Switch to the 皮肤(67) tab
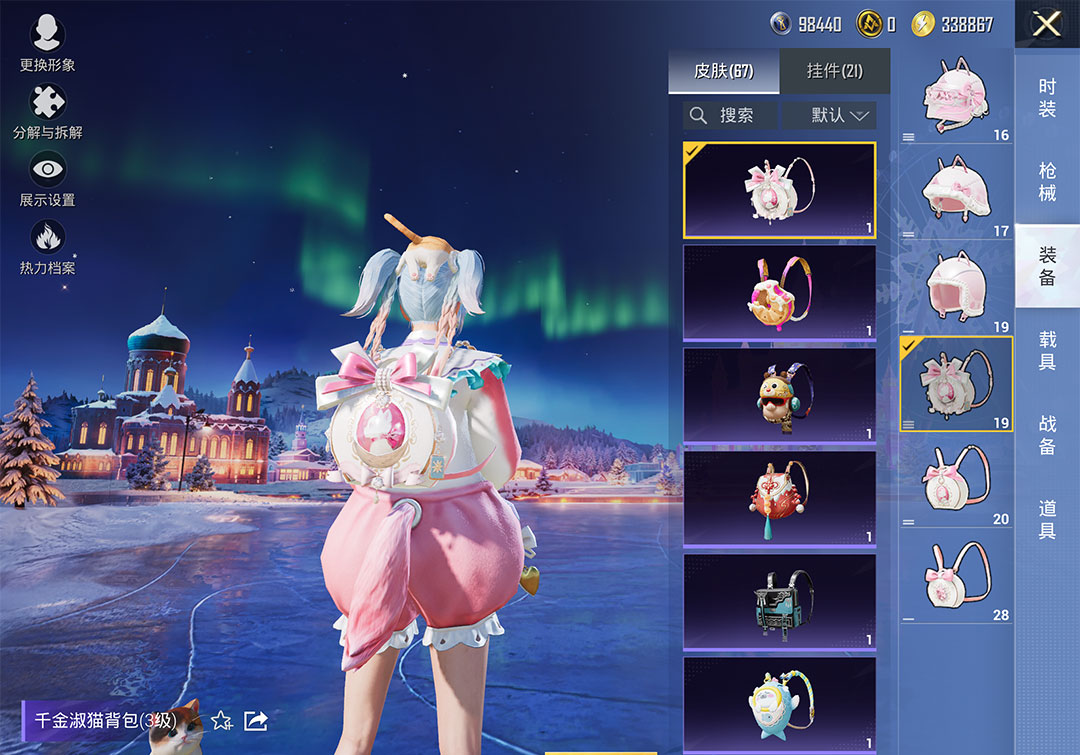The height and width of the screenshot is (755, 1080). tap(723, 71)
